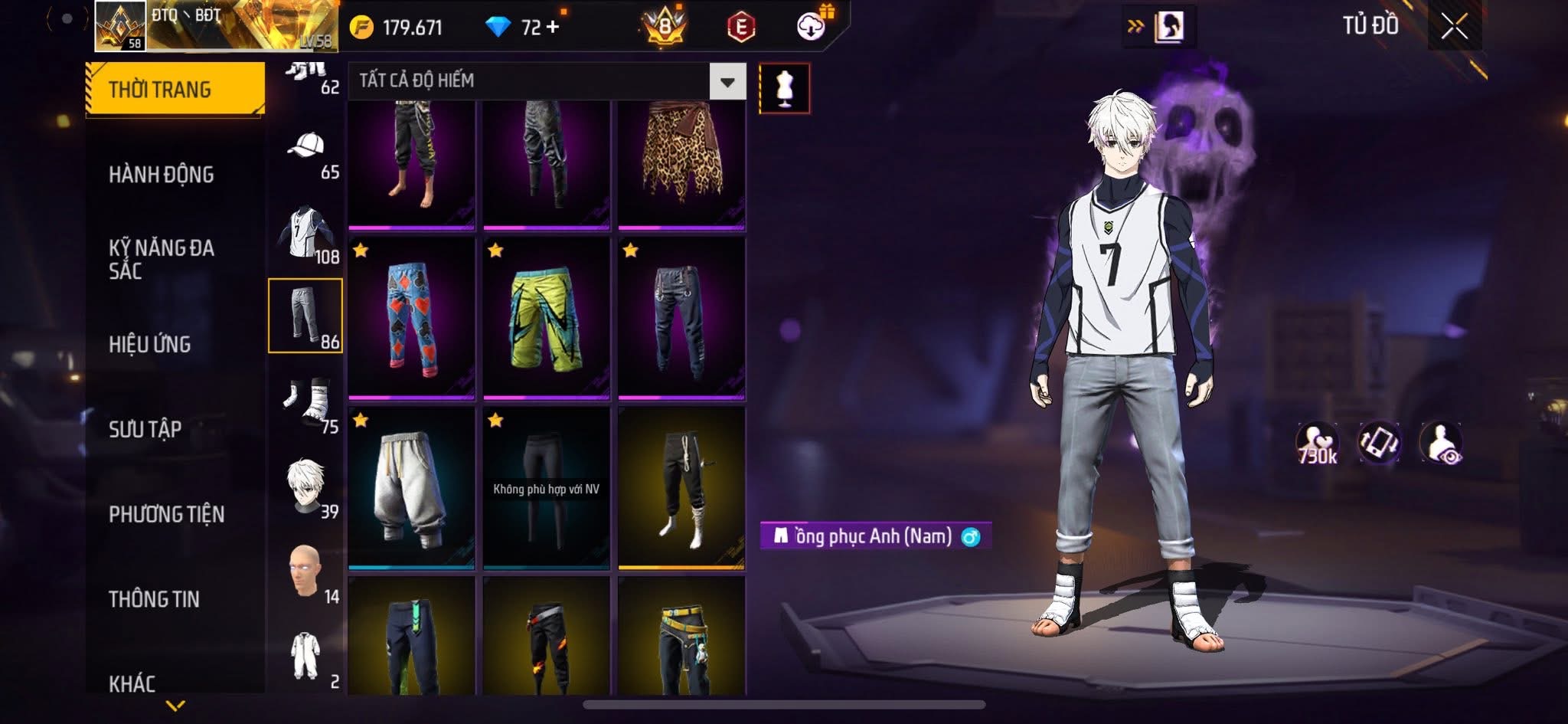
Task: Choose the yellow-green graffiti shorts
Action: click(x=546, y=318)
